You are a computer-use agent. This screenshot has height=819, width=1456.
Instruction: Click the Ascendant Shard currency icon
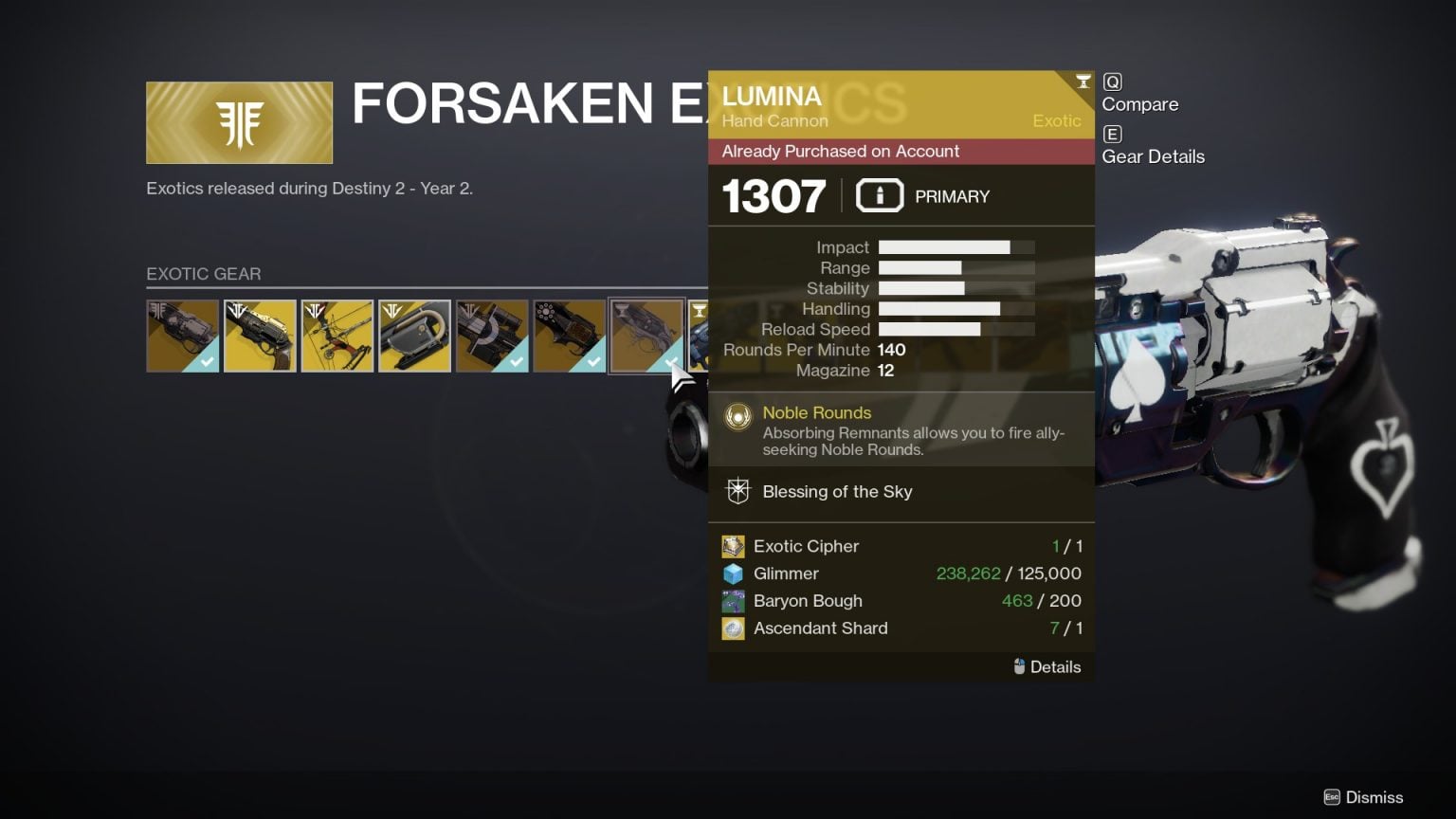[x=733, y=628]
